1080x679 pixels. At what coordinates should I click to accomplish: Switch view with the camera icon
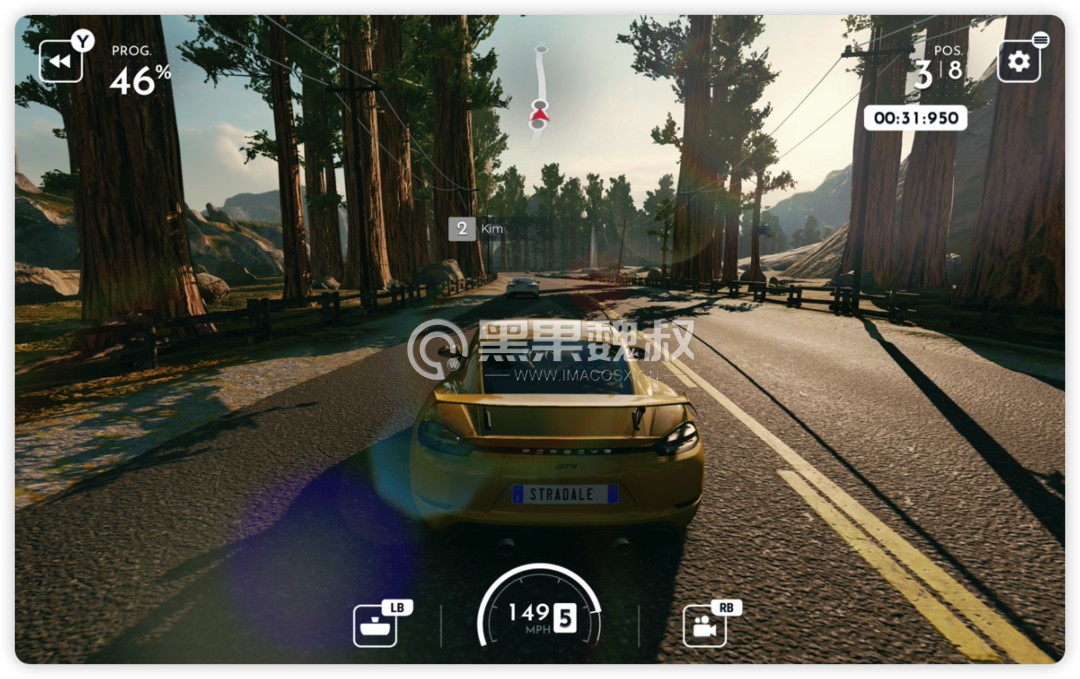pos(705,626)
